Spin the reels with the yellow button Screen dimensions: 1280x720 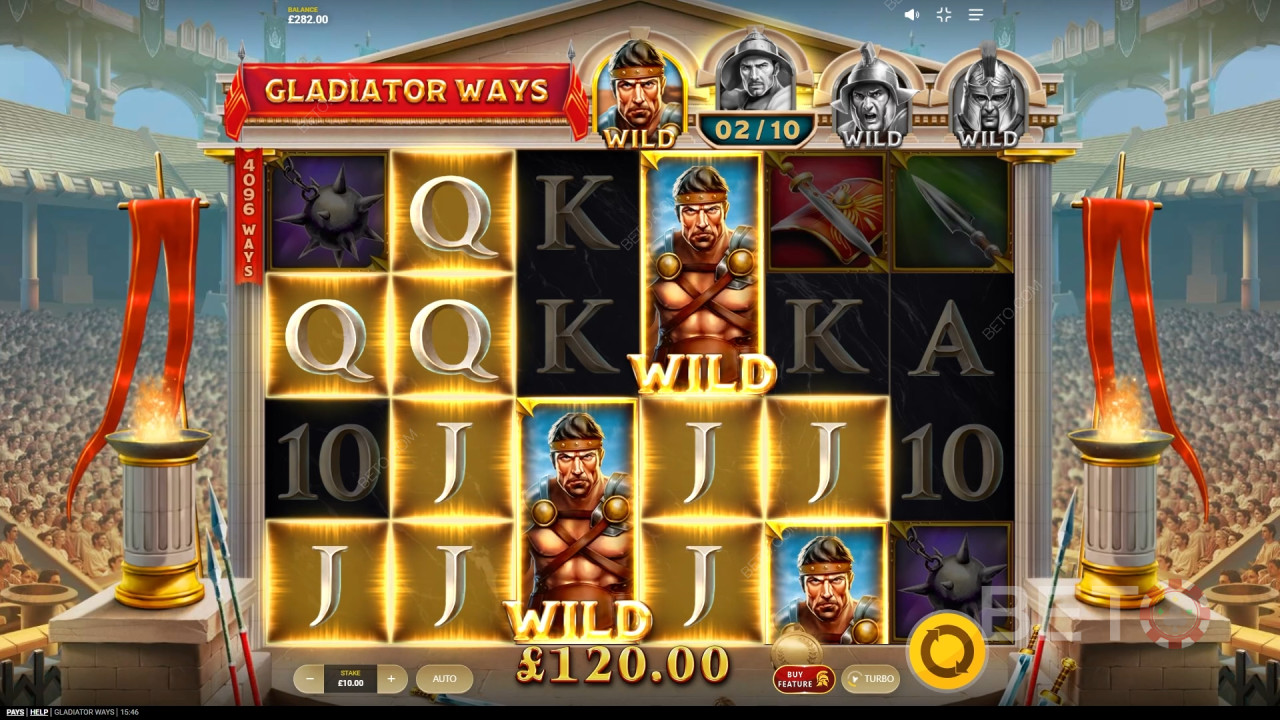click(945, 651)
